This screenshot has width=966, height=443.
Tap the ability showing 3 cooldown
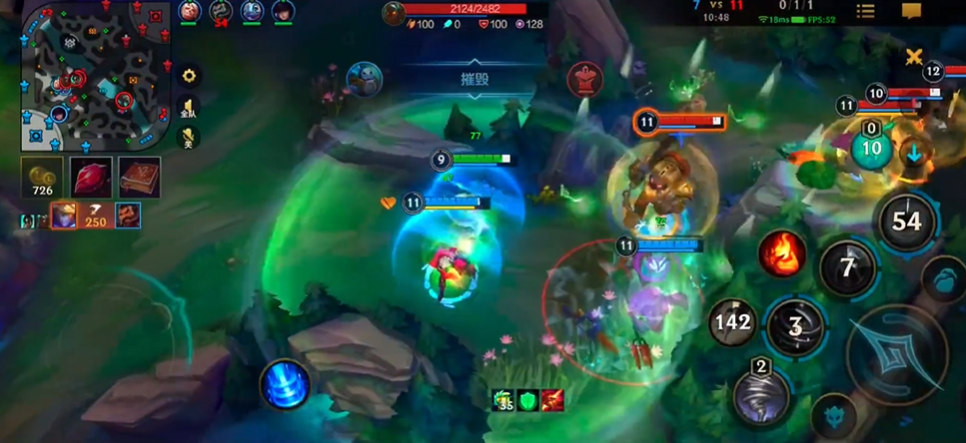[796, 327]
